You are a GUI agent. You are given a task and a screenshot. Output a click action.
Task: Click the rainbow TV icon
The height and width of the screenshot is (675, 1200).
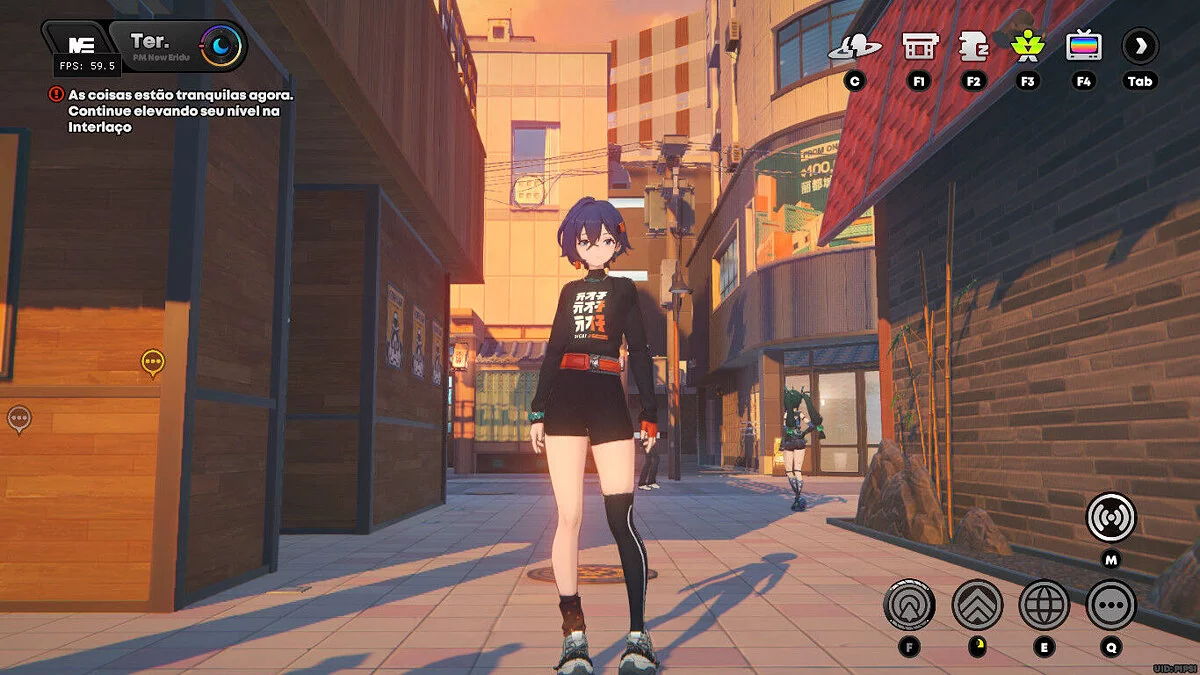(1084, 46)
